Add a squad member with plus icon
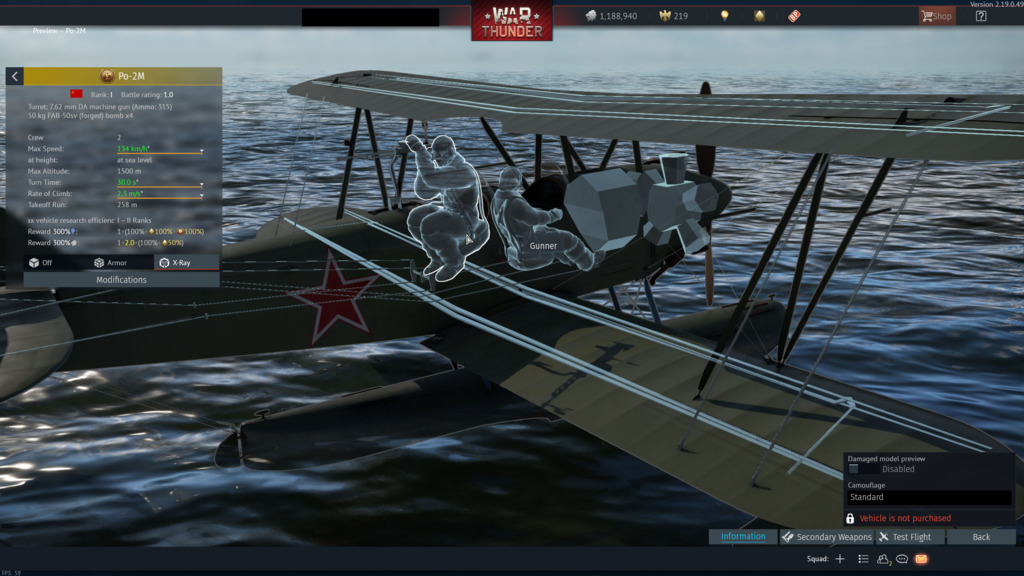 pyautogui.click(x=840, y=559)
